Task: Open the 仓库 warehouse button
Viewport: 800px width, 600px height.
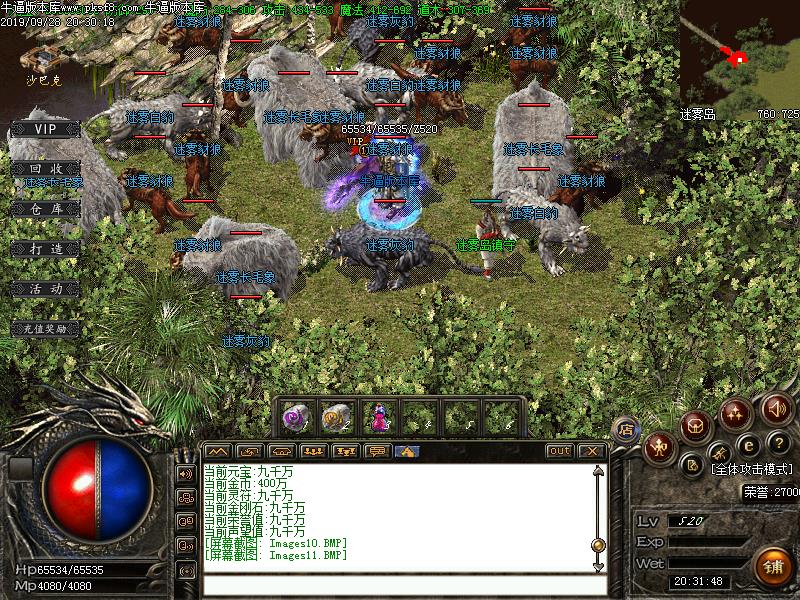Action: pos(43,208)
